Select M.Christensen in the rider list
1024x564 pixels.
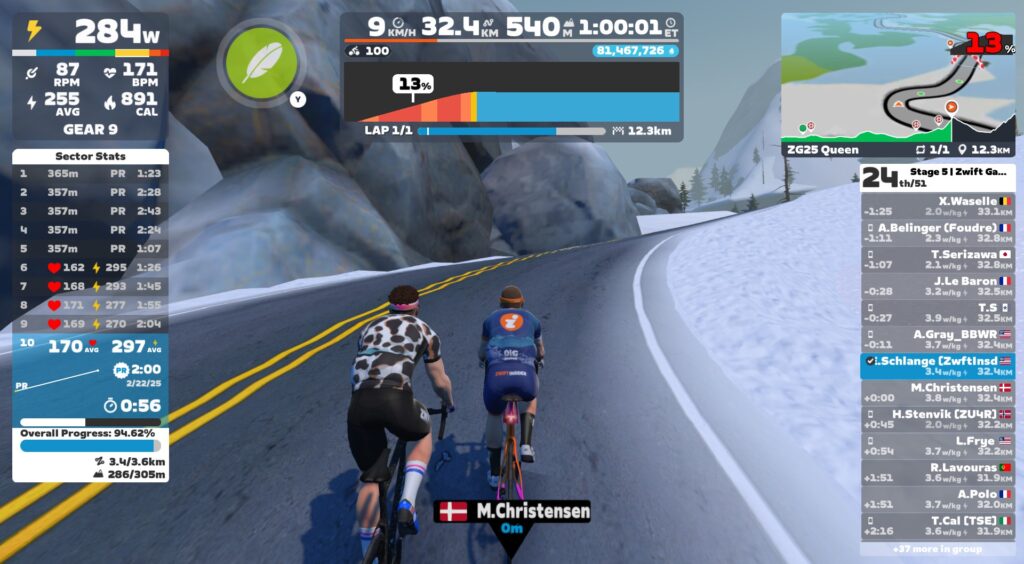pyautogui.click(x=937, y=392)
